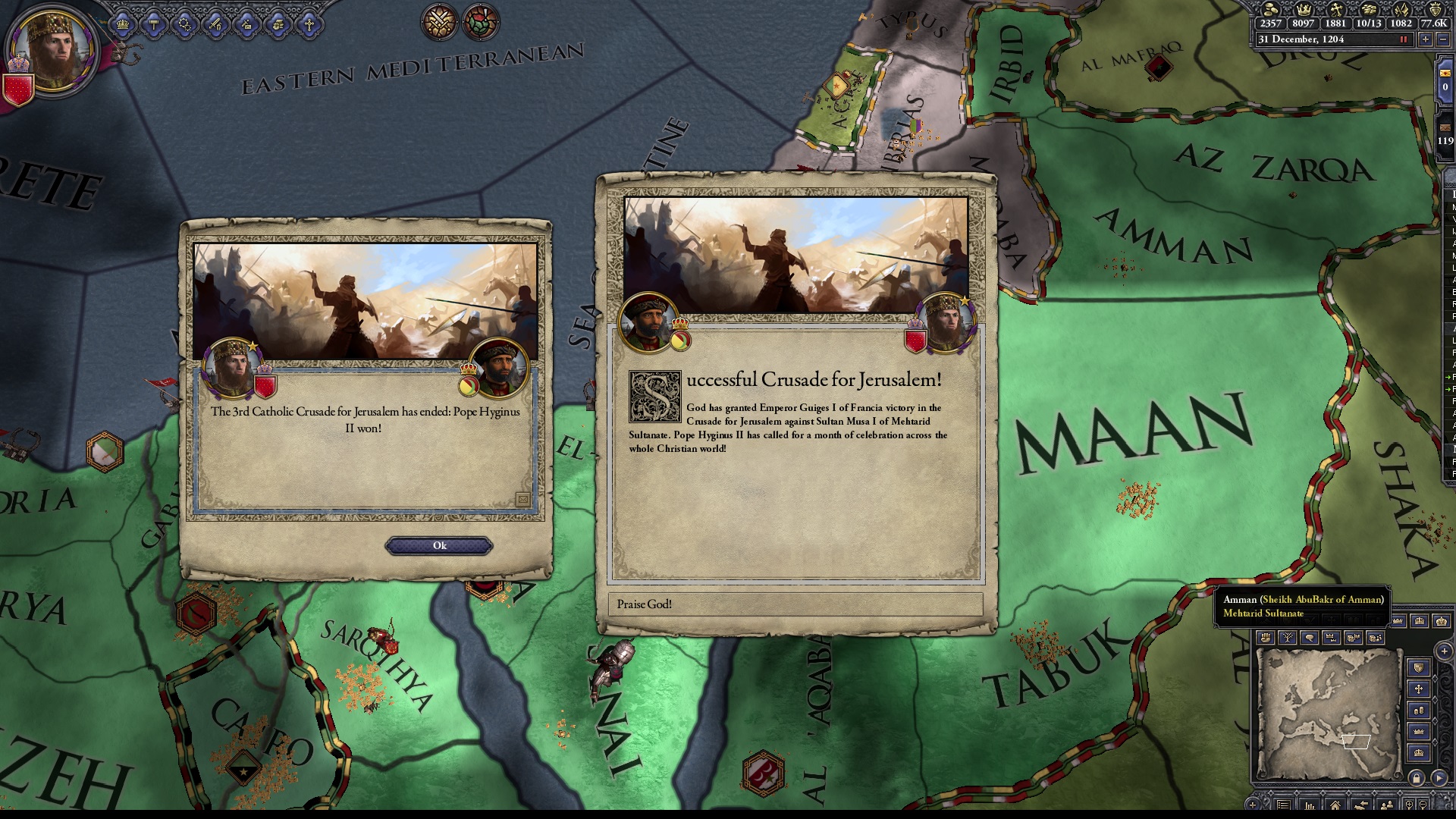Dismiss the crusade-ended popup with Ok
1456x819 pixels.
pos(439,546)
